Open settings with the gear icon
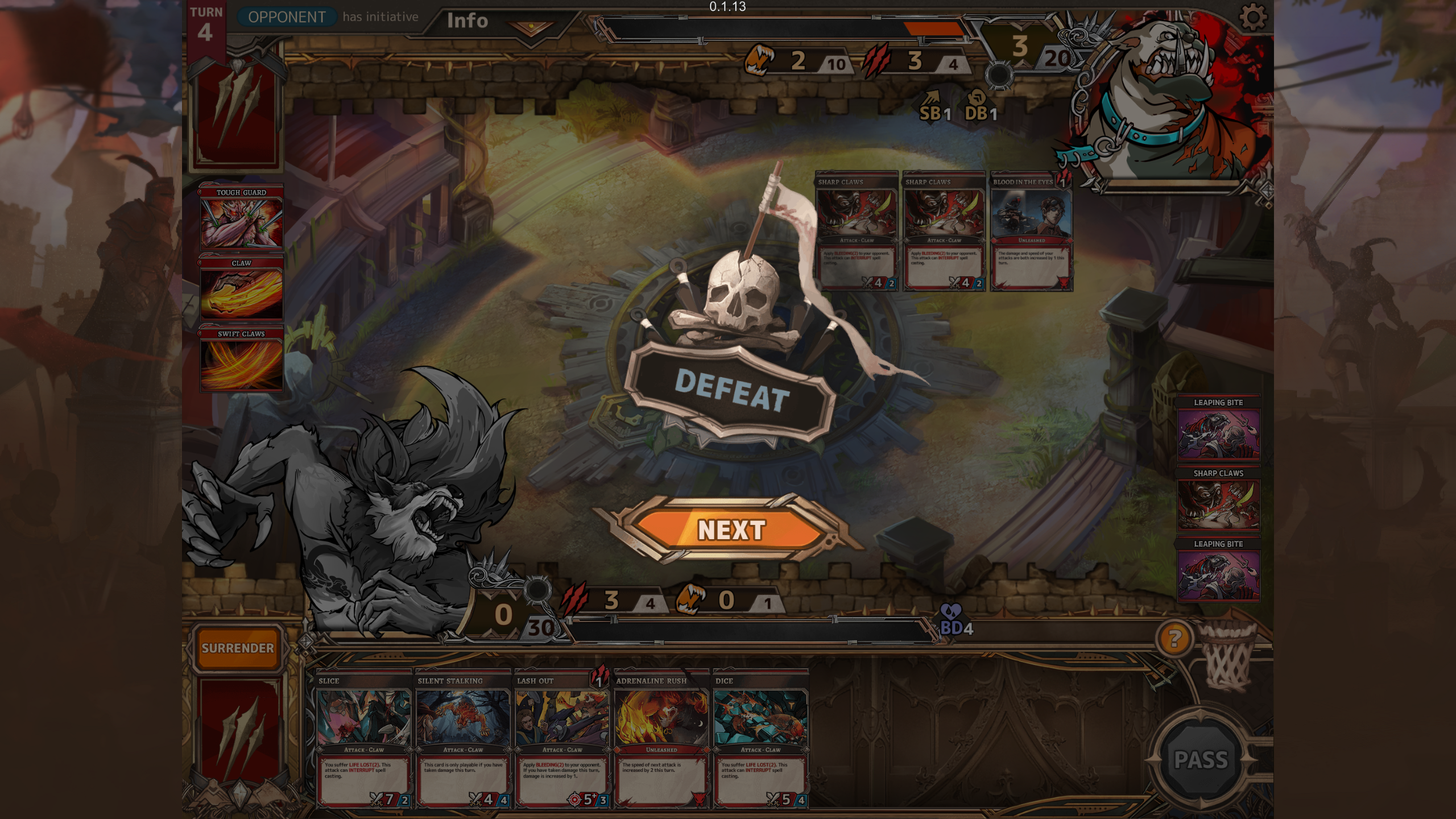Image resolution: width=1456 pixels, height=819 pixels. pos(1252,18)
